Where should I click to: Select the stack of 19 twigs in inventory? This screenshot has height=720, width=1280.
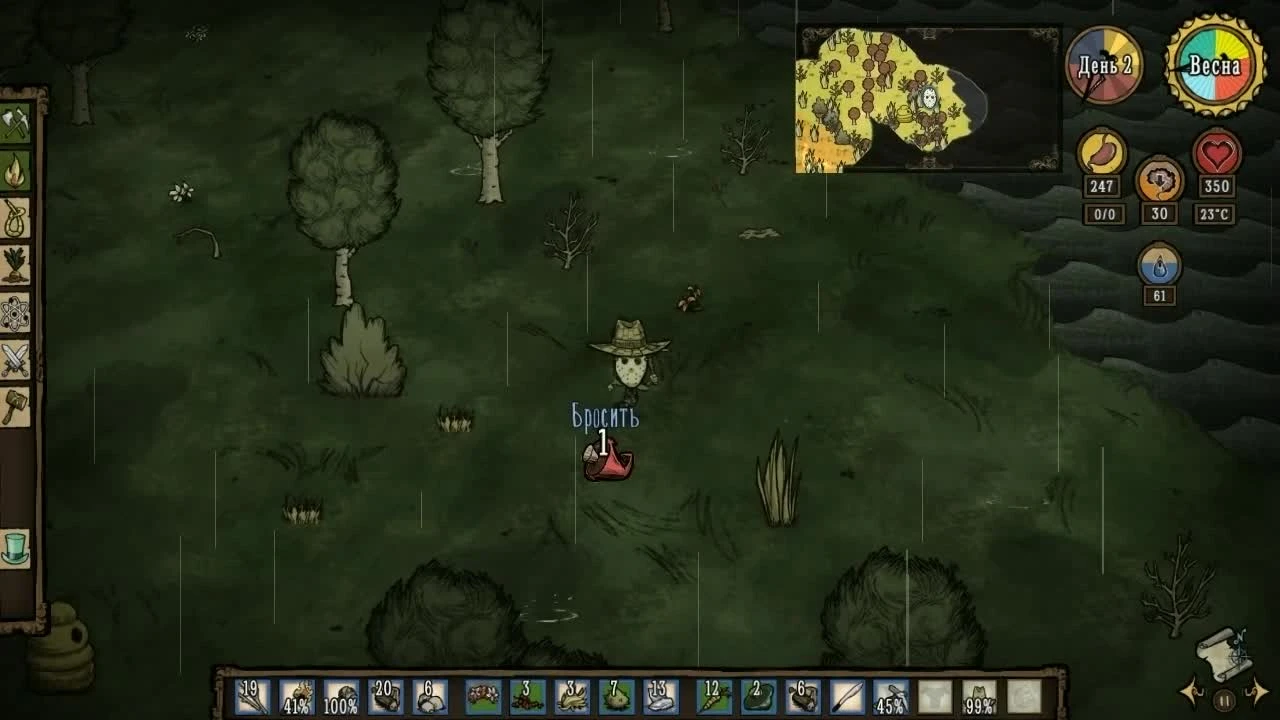point(250,698)
